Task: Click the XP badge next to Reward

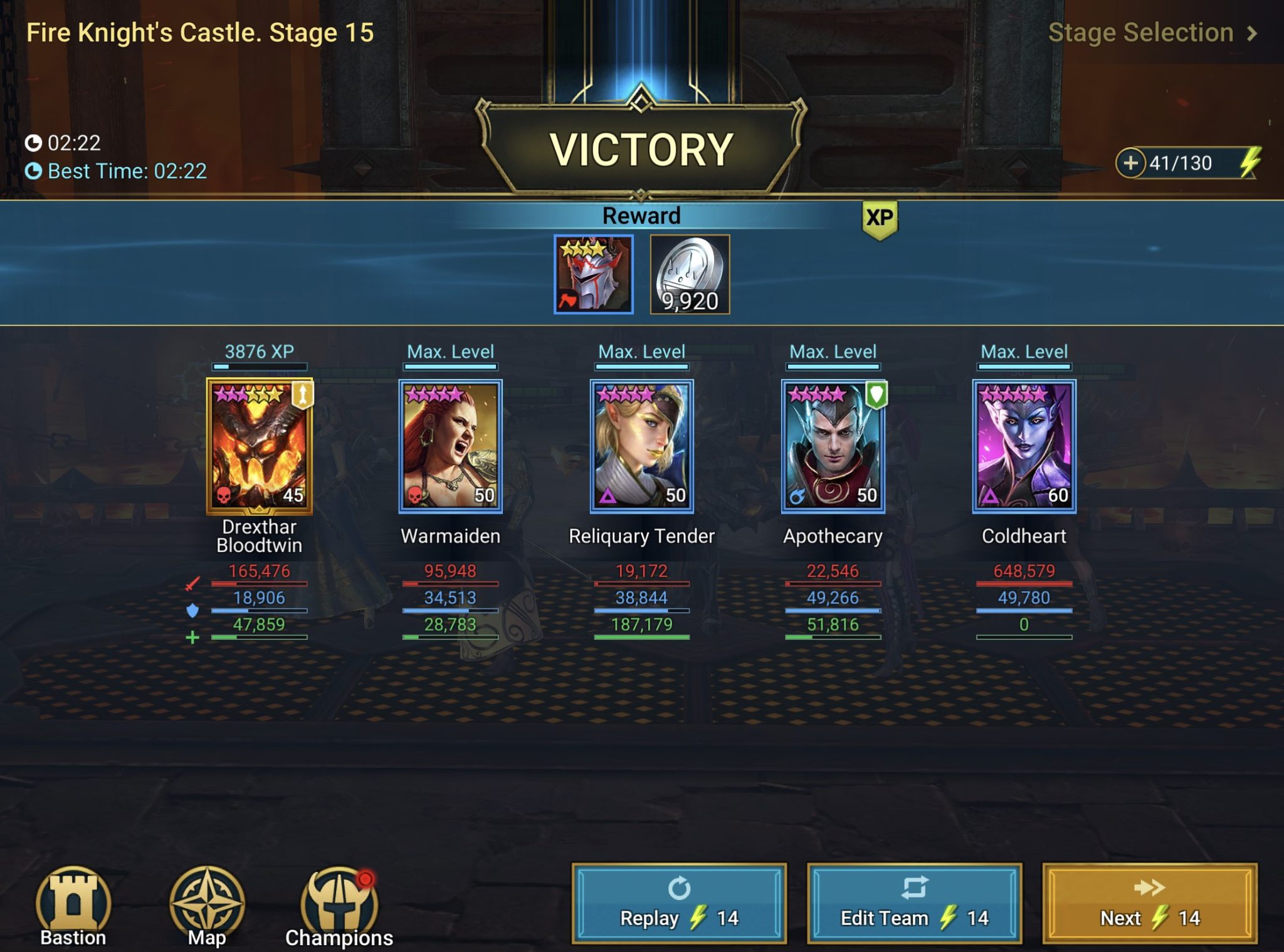Action: pyautogui.click(x=880, y=217)
